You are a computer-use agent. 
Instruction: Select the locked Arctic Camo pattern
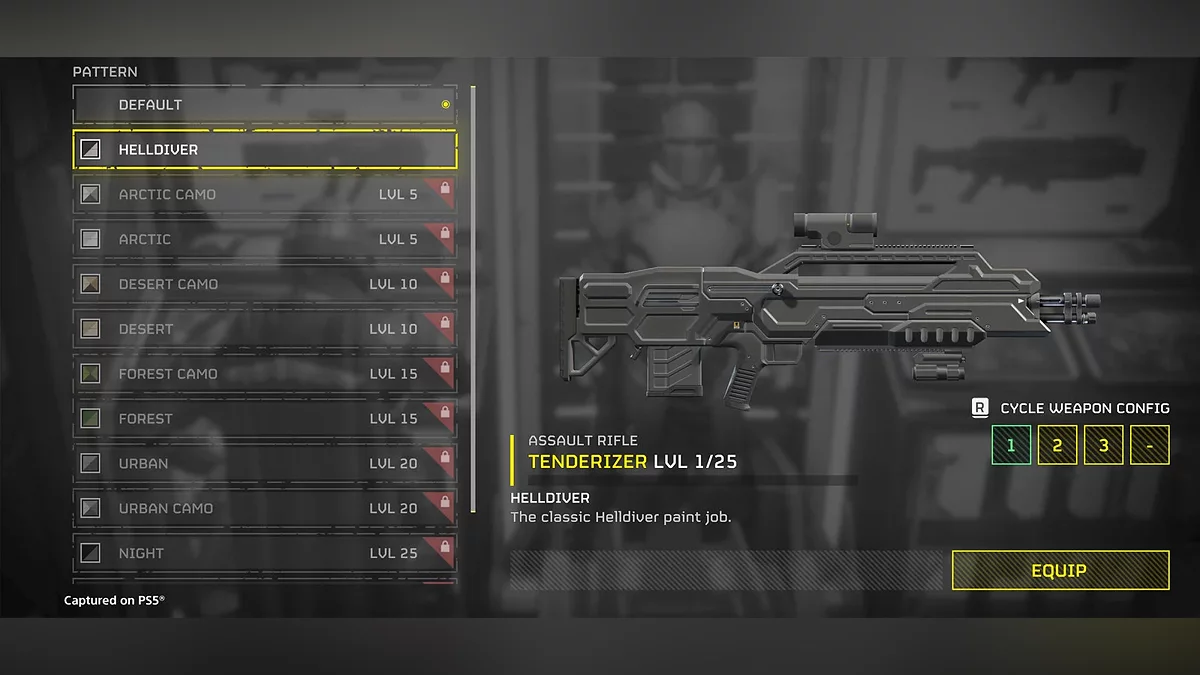coord(265,194)
